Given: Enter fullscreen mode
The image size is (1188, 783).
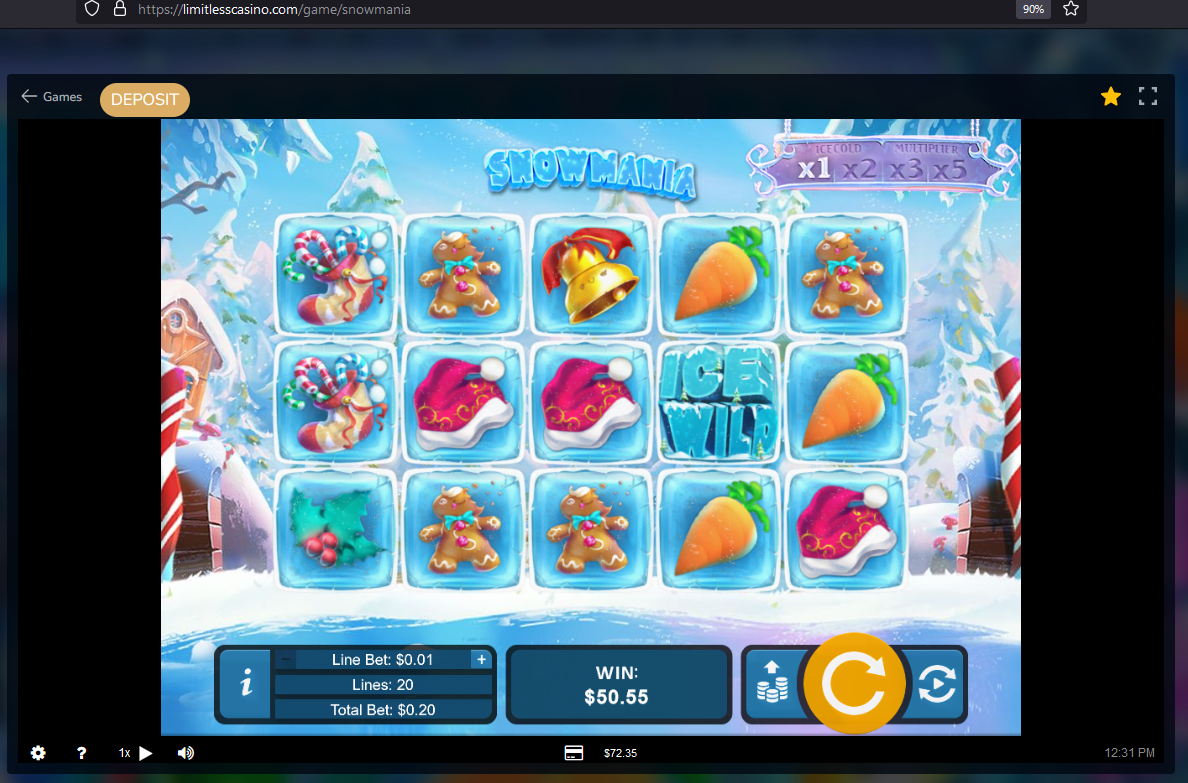Looking at the screenshot, I should [1148, 96].
